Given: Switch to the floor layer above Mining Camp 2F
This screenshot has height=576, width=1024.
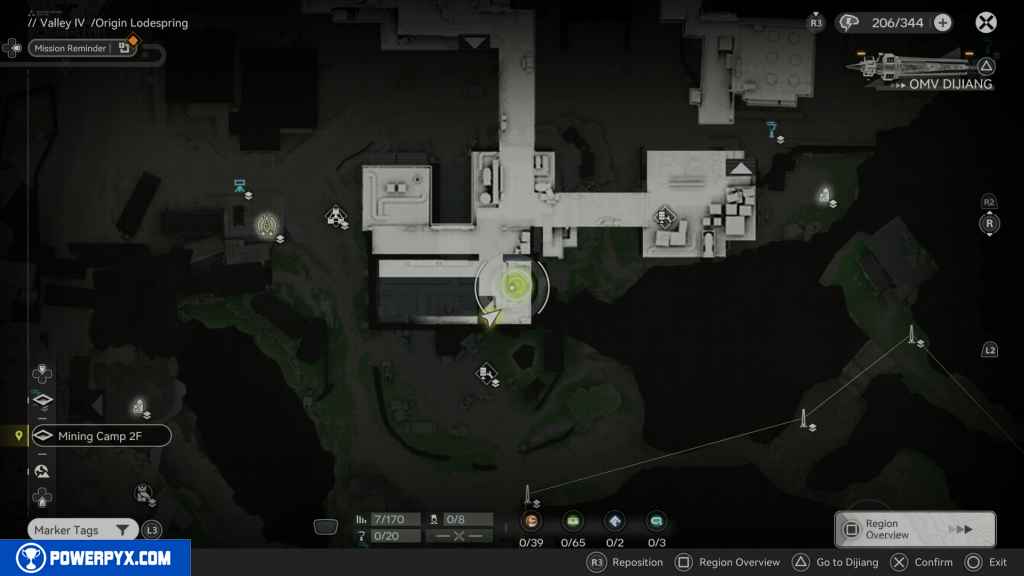Looking at the screenshot, I should pyautogui.click(x=43, y=402).
